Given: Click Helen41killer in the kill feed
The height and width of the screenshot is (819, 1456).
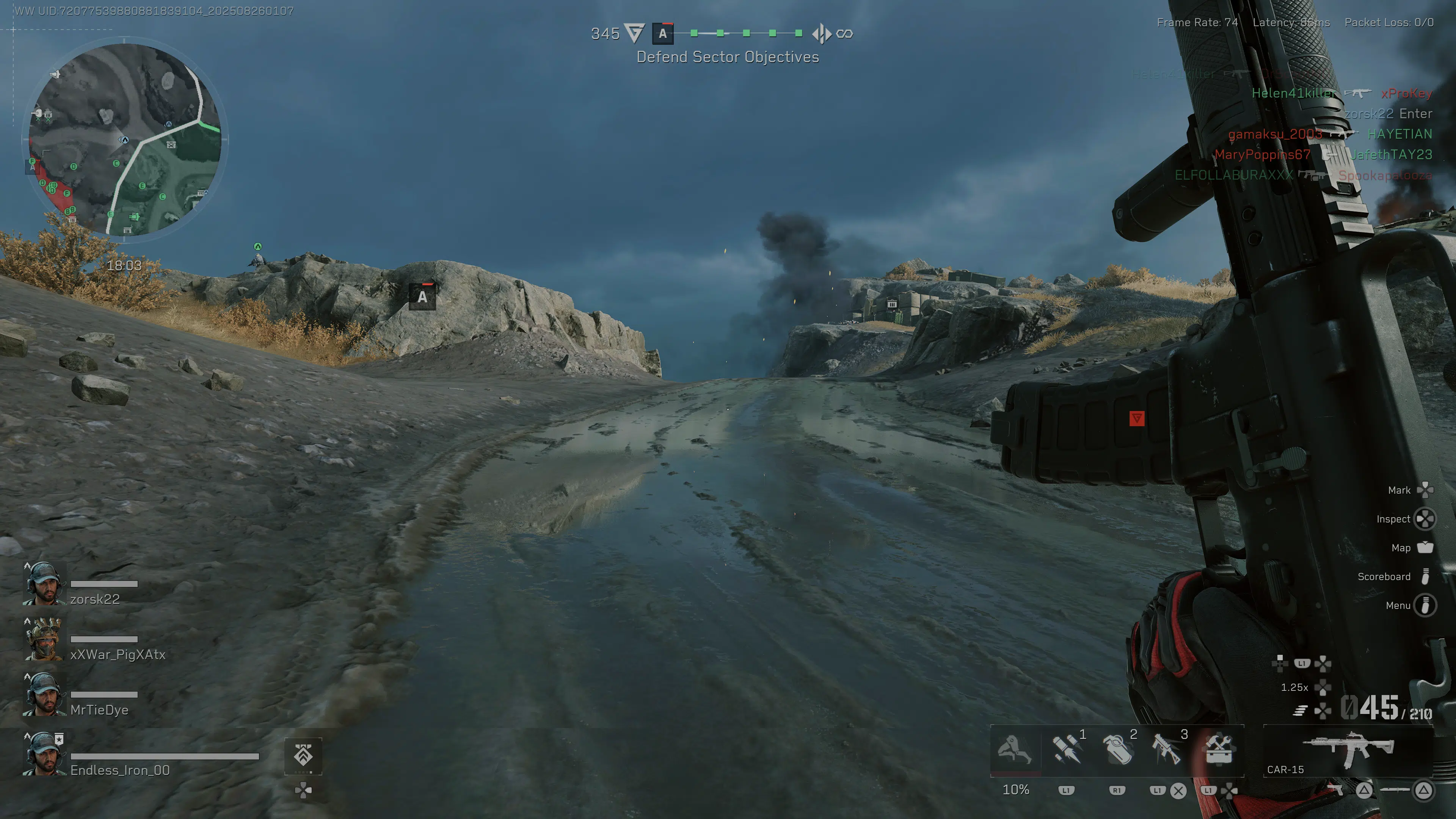Looking at the screenshot, I should 1294,93.
